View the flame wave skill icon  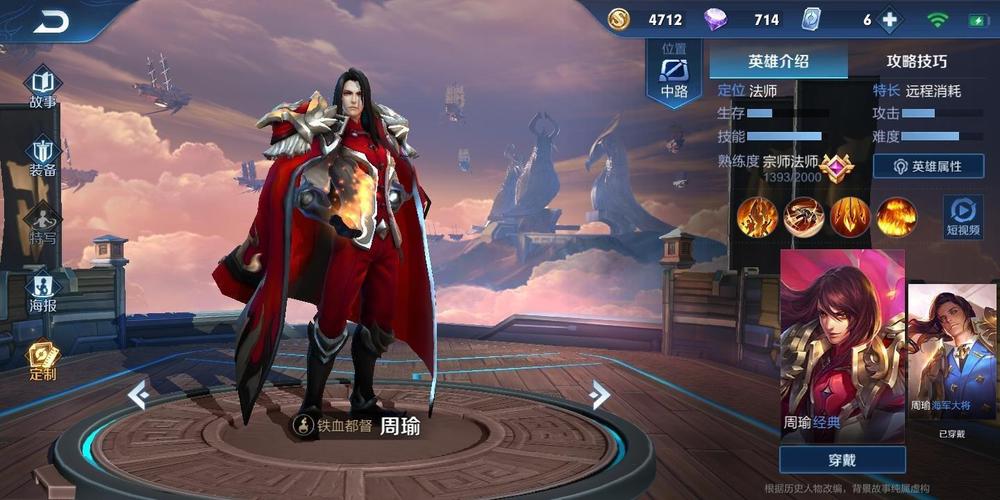coord(897,217)
